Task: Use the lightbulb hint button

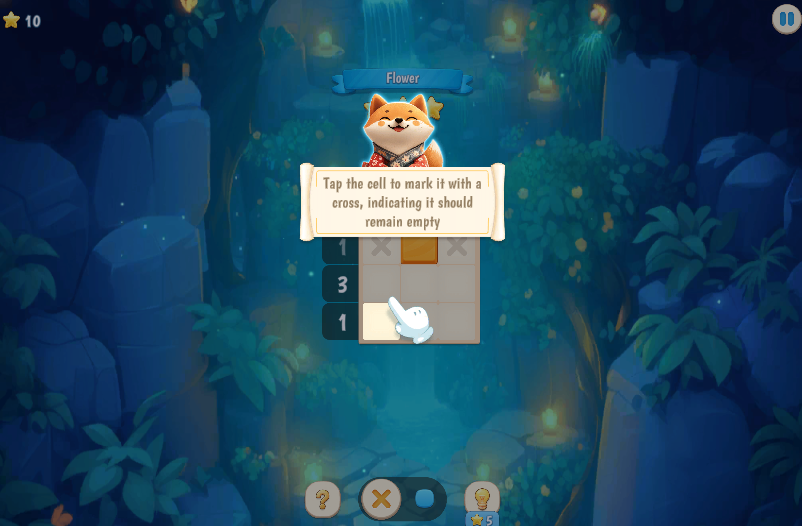Action: [482, 497]
